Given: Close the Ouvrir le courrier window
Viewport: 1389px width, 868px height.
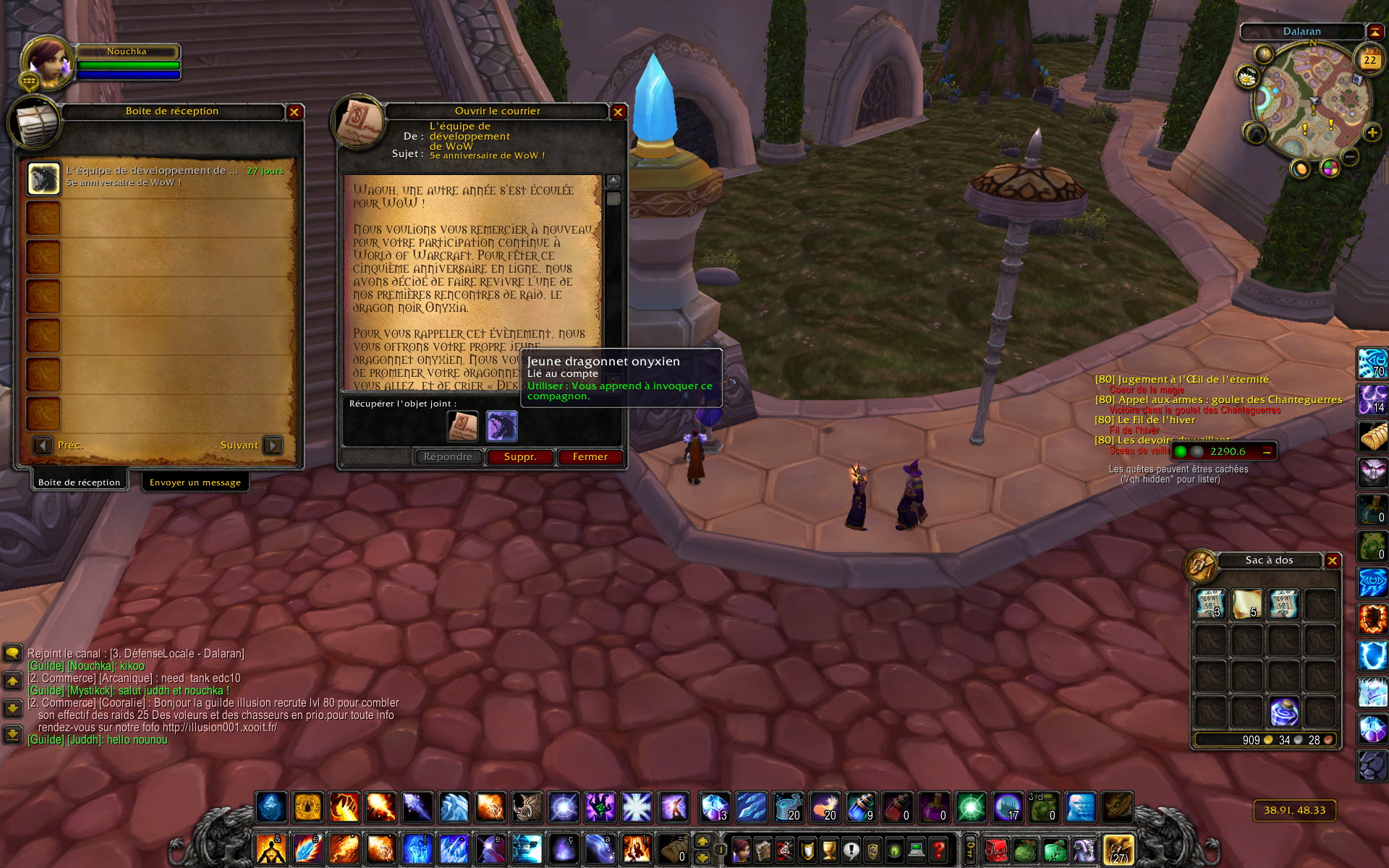Looking at the screenshot, I should 618,112.
